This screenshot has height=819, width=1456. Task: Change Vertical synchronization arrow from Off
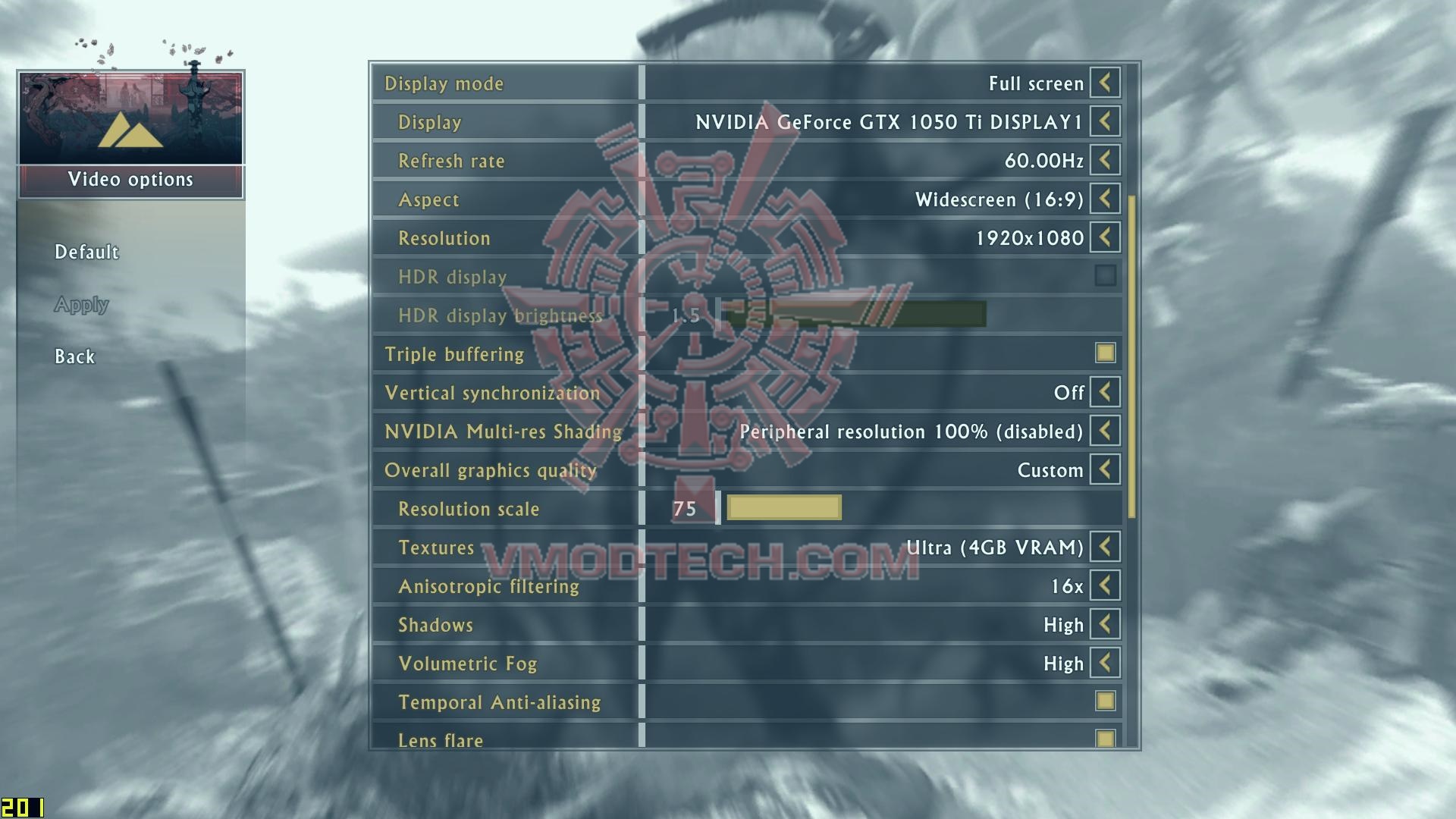(1105, 392)
